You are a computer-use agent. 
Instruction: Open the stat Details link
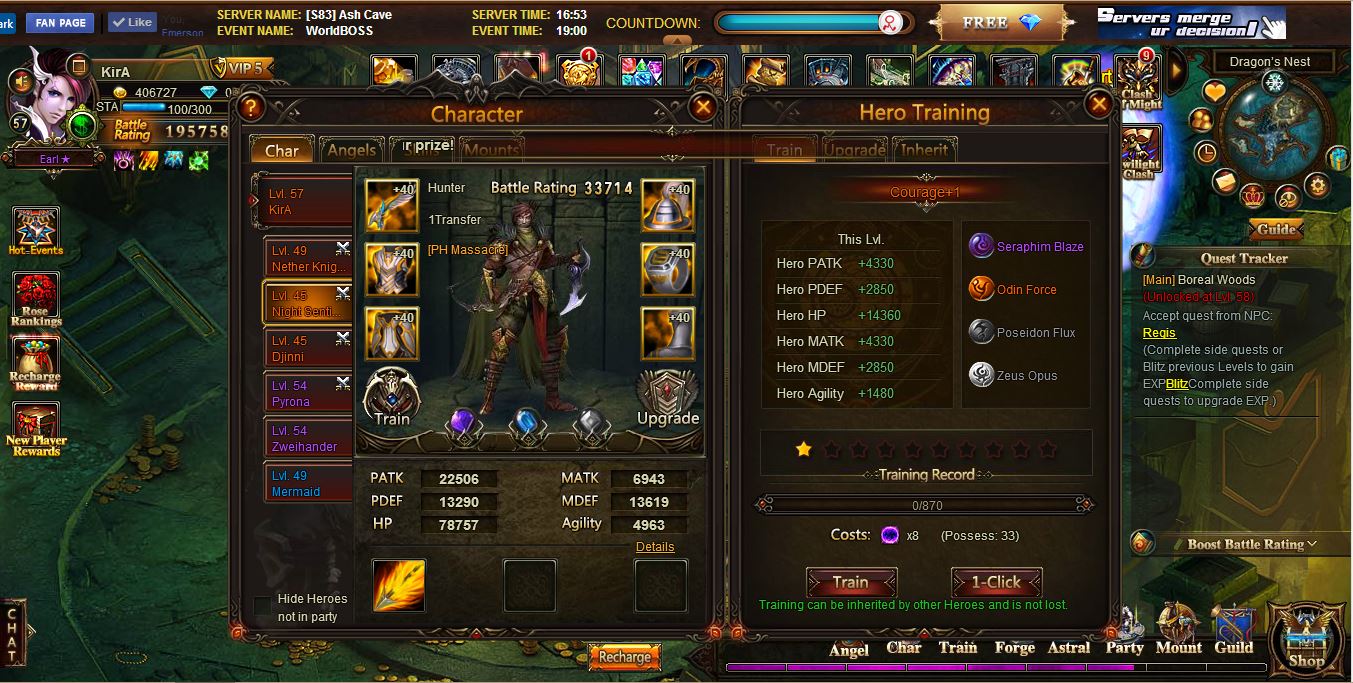(655, 547)
